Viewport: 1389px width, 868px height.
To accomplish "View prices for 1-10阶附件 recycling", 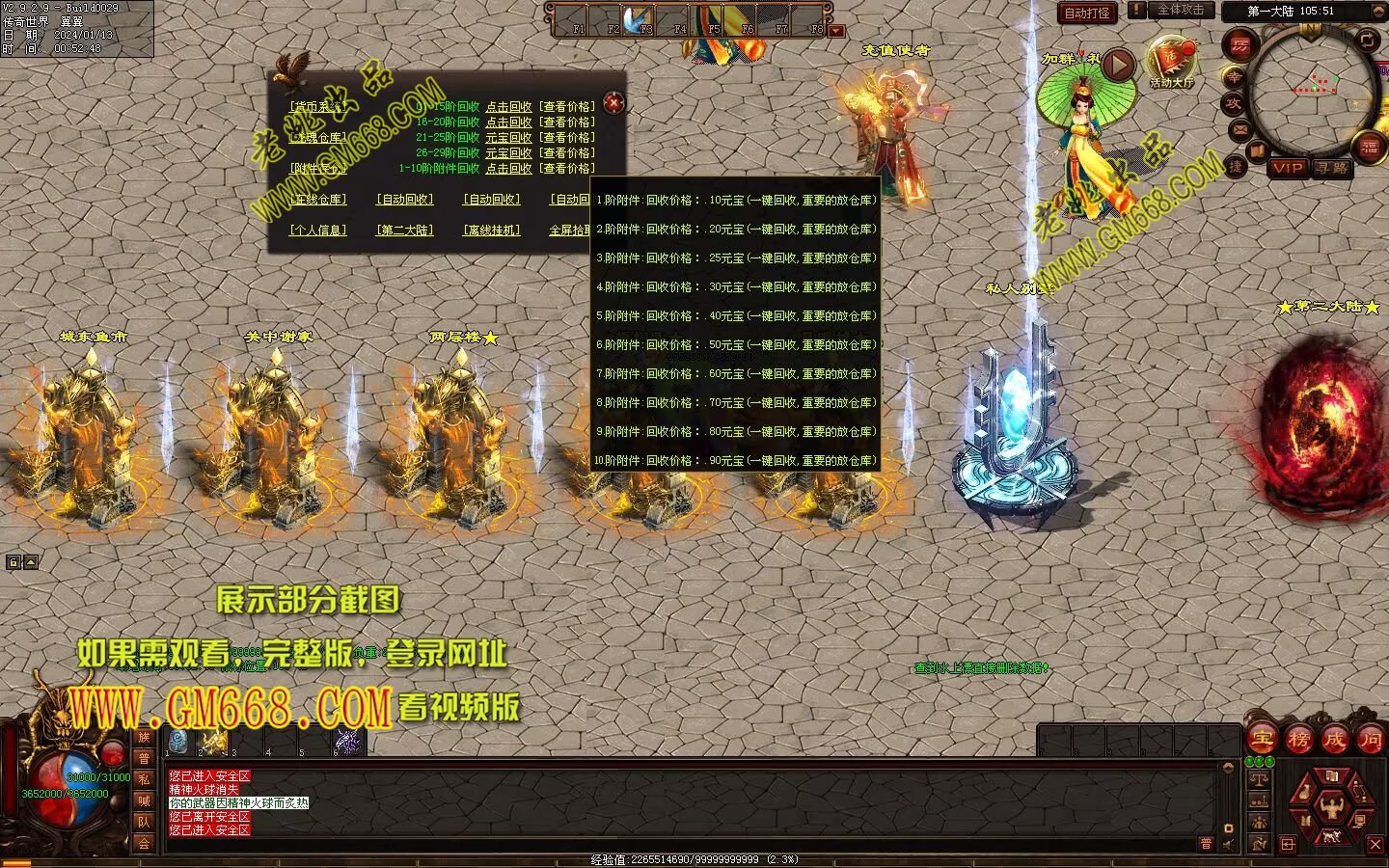I will pyautogui.click(x=567, y=169).
